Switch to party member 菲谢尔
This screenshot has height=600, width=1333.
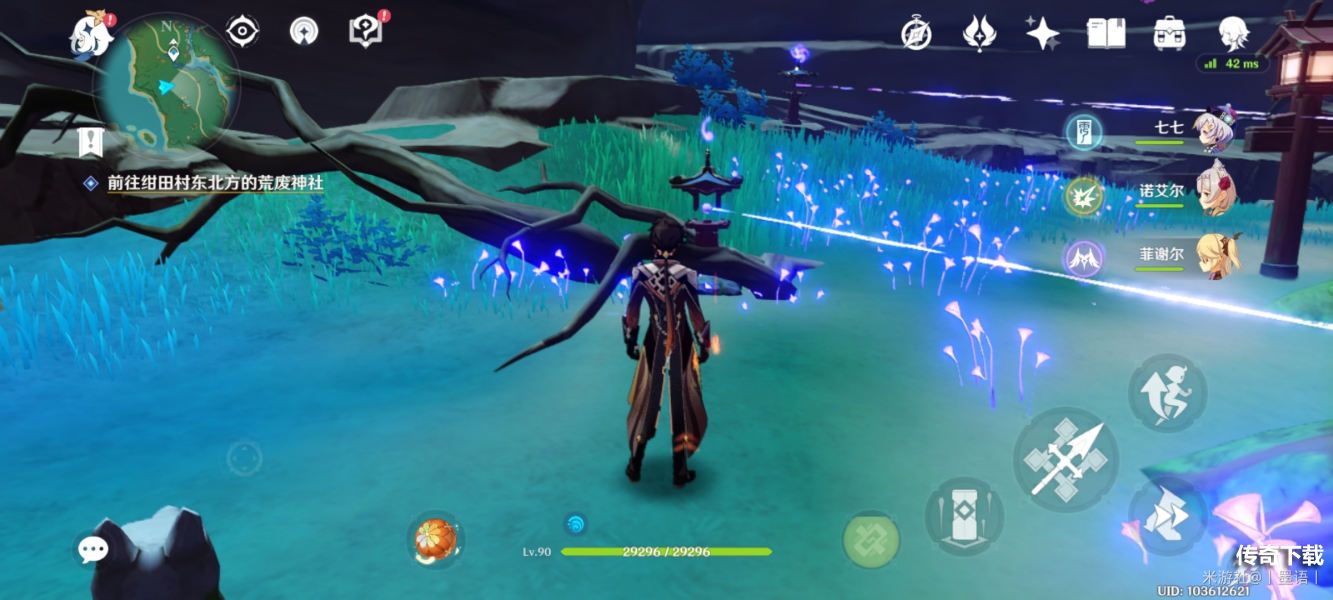click(1217, 256)
